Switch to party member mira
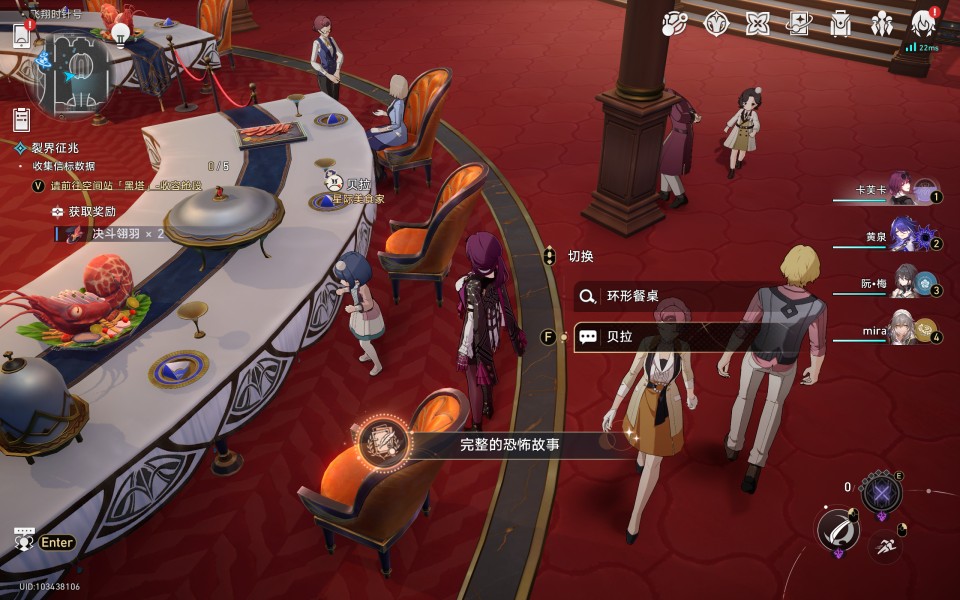Screen dimensions: 960x600 (903, 329)
